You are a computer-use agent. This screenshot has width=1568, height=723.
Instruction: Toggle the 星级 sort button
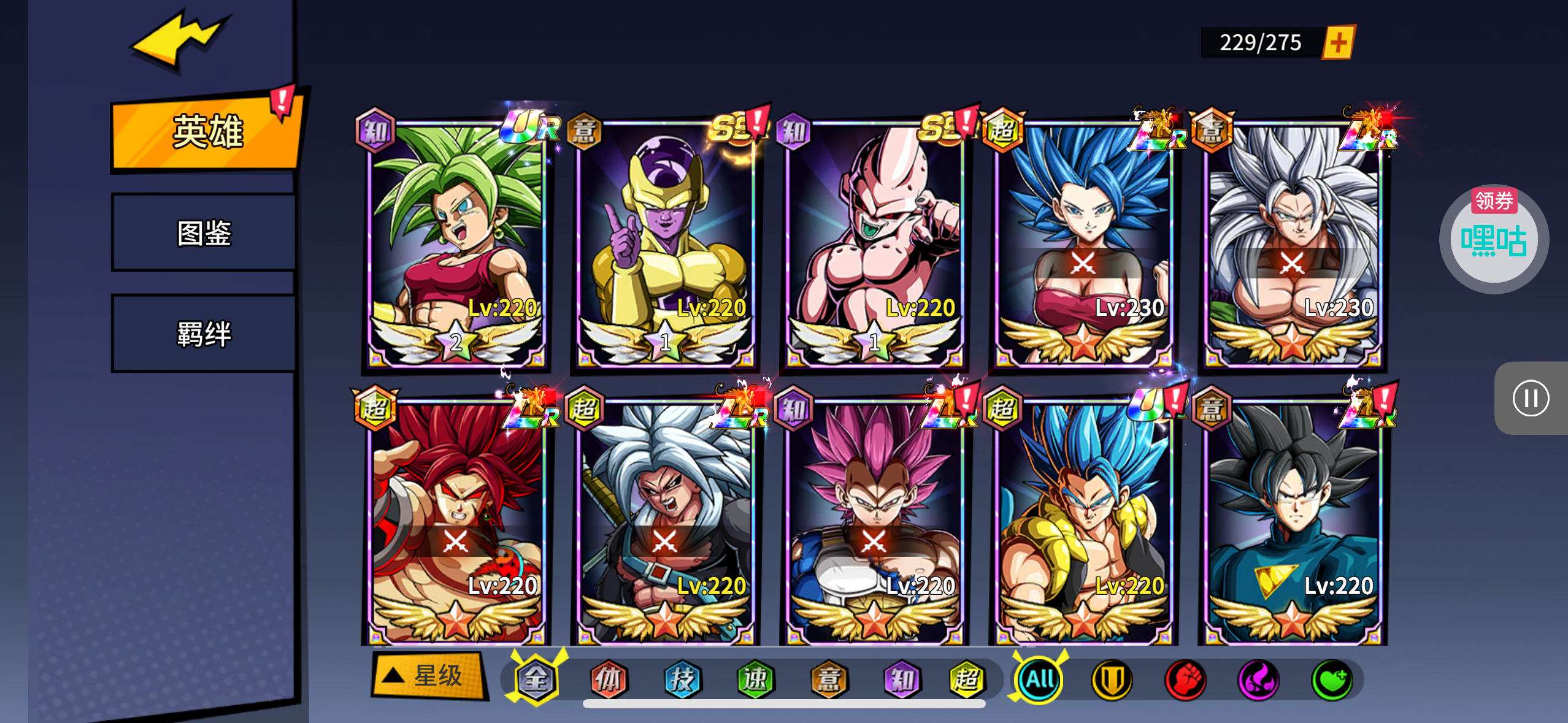[428, 676]
